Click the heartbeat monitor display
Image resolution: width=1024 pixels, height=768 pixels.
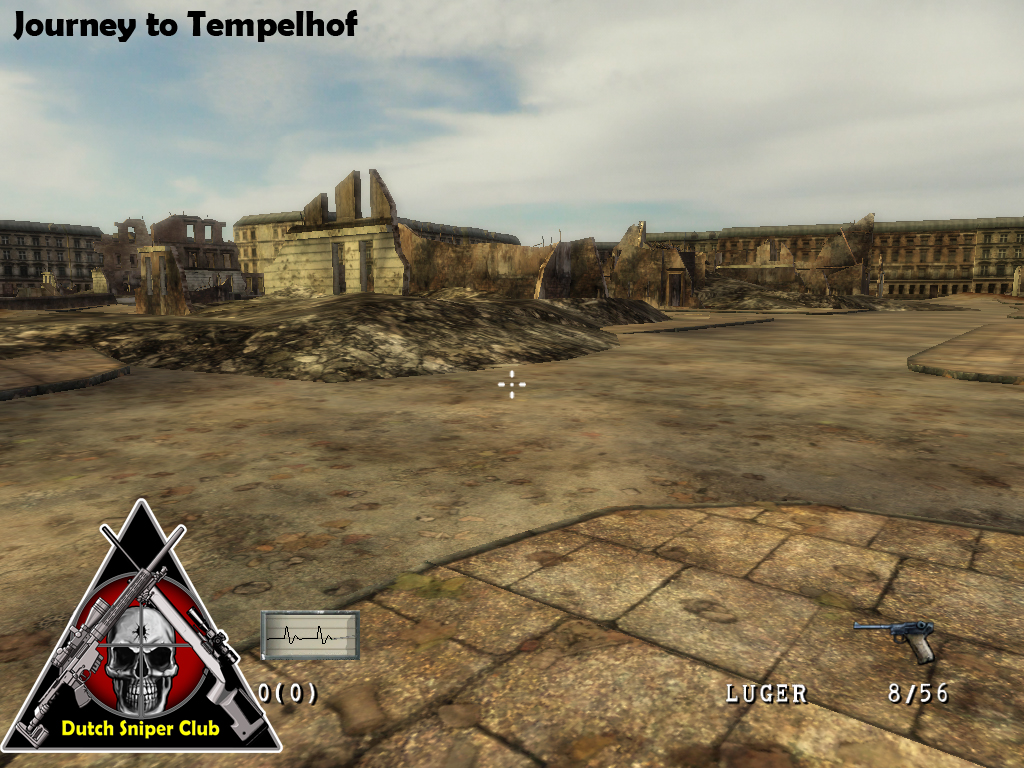309,635
